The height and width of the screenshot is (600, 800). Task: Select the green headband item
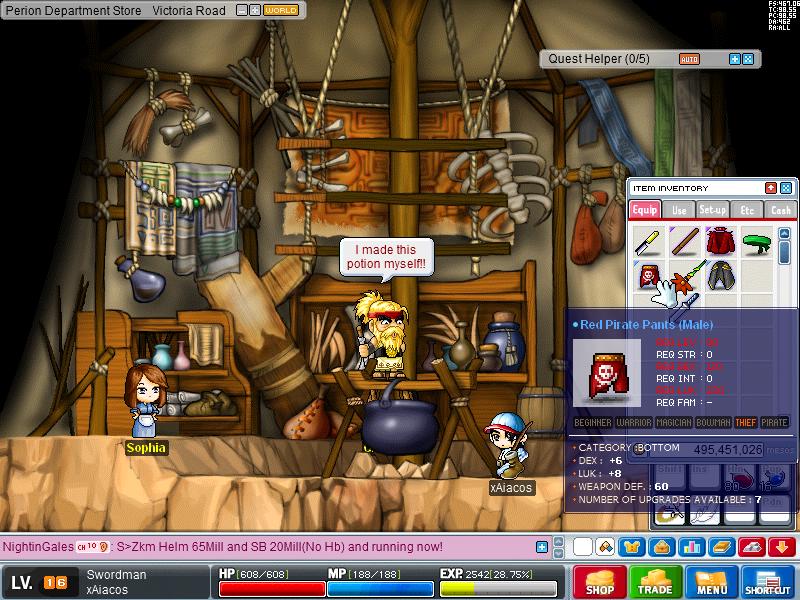[x=757, y=241]
